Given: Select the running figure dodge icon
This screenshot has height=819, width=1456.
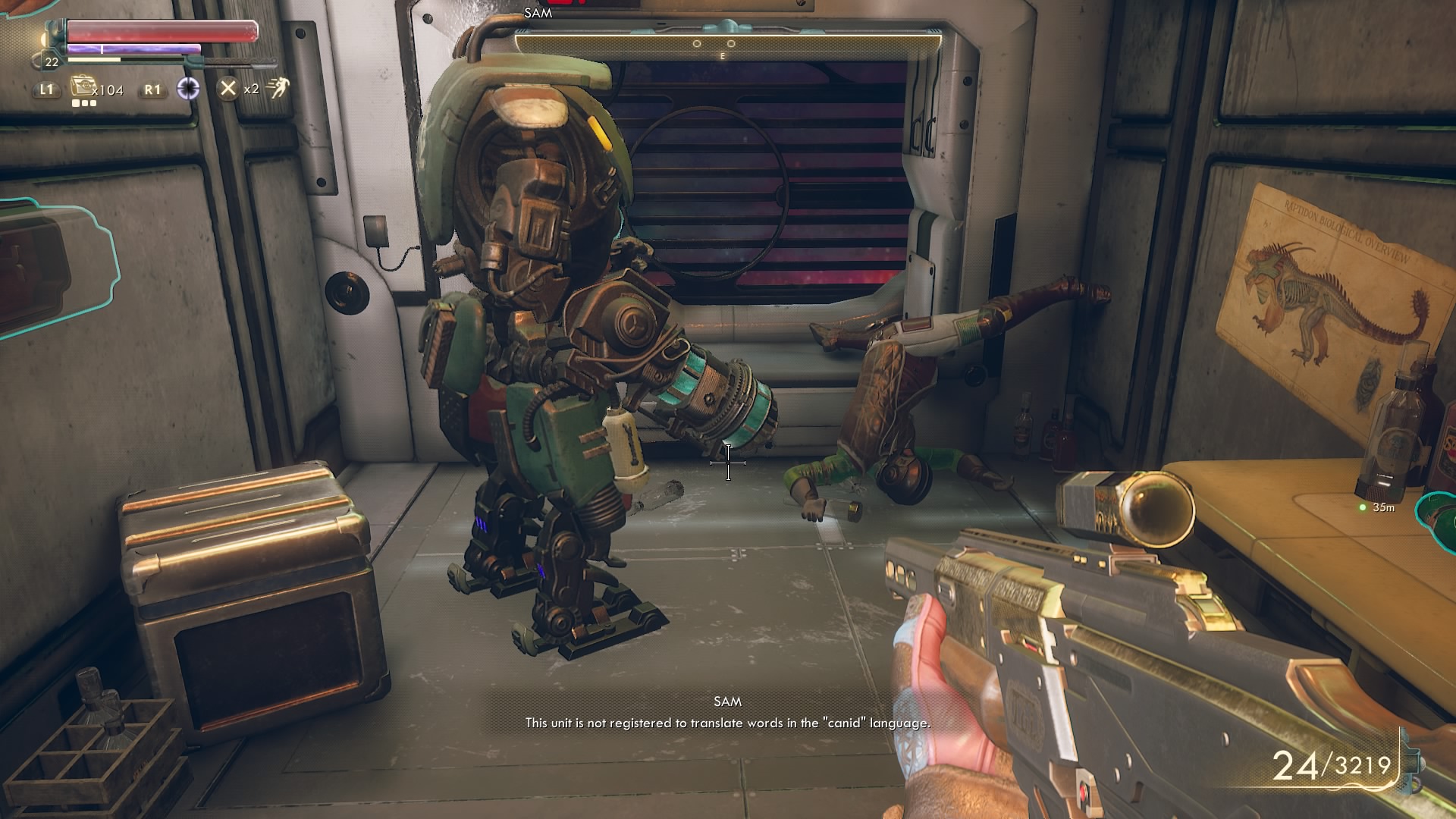Looking at the screenshot, I should click(x=278, y=88).
